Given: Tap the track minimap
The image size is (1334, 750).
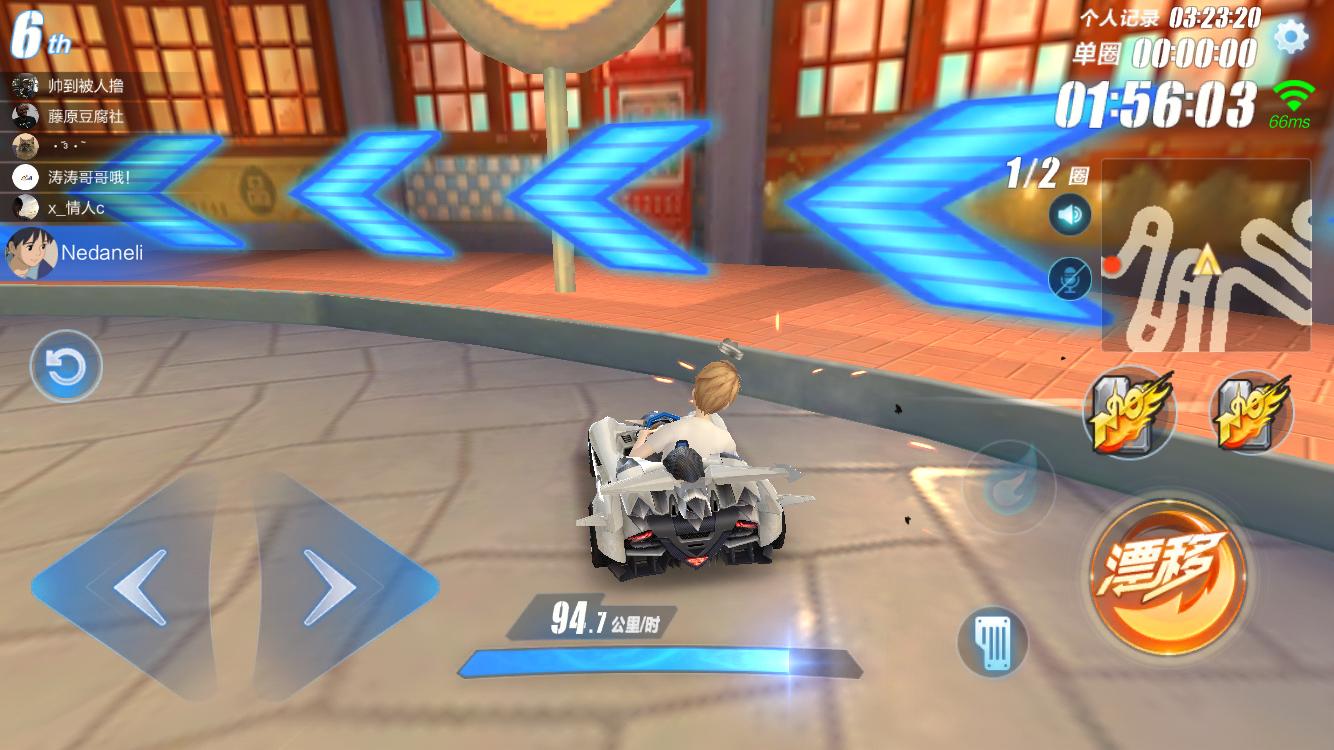Looking at the screenshot, I should pyautogui.click(x=1206, y=256).
